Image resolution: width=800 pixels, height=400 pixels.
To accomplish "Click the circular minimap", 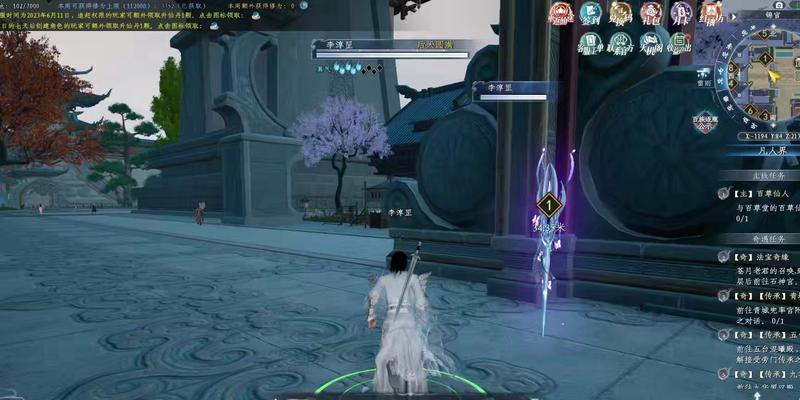I will [x=766, y=73].
